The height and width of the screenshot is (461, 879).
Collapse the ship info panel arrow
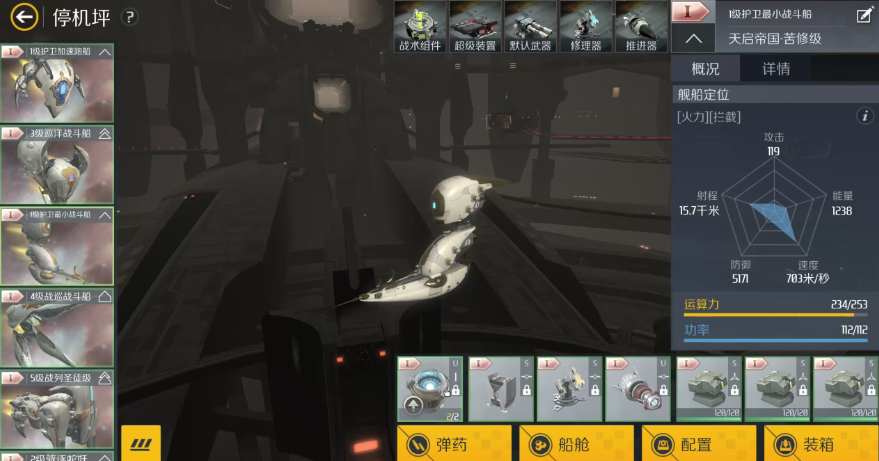(x=693, y=39)
